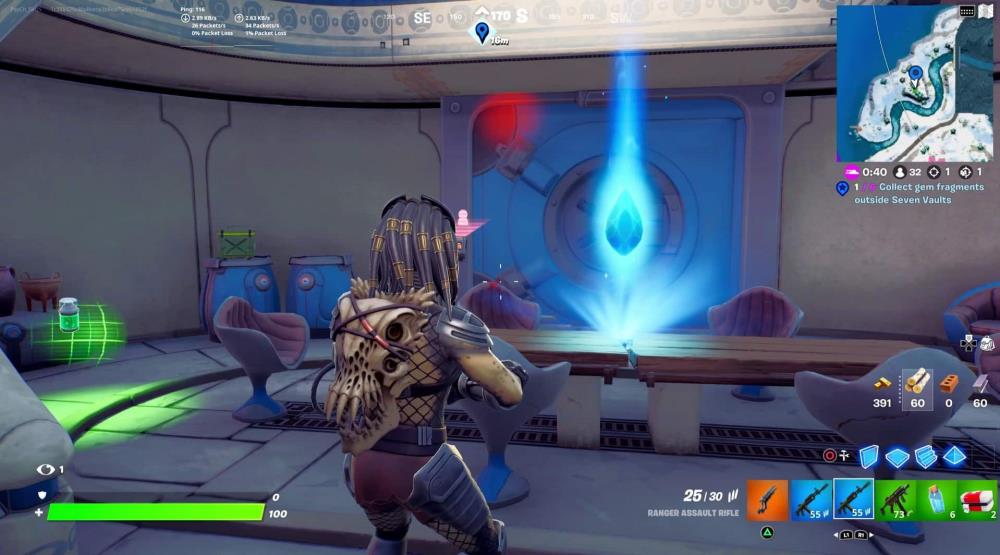Select the blue shield potion slot
1000x555 pixels.
pyautogui.click(x=936, y=498)
